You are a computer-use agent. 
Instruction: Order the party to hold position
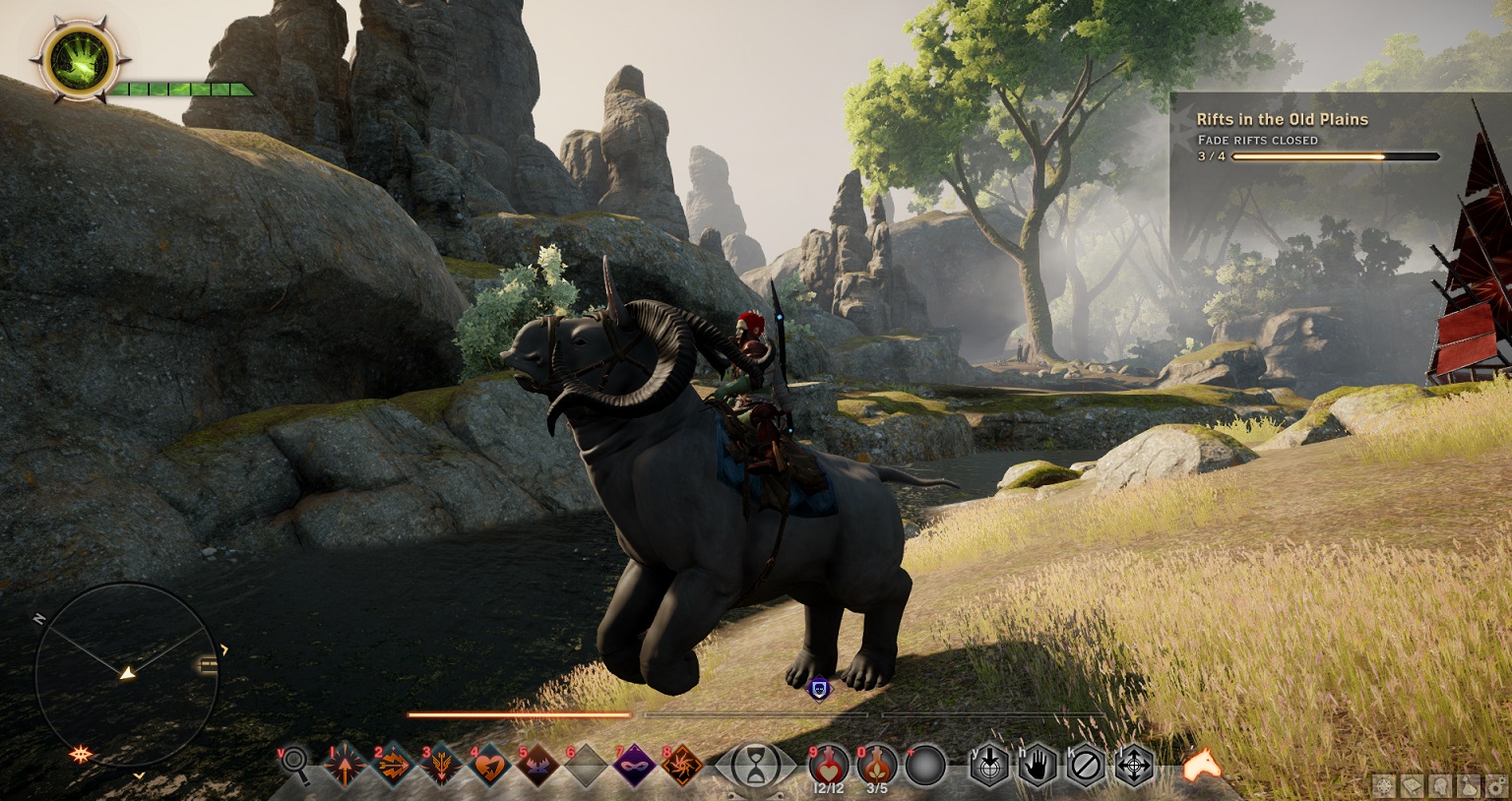[1038, 765]
